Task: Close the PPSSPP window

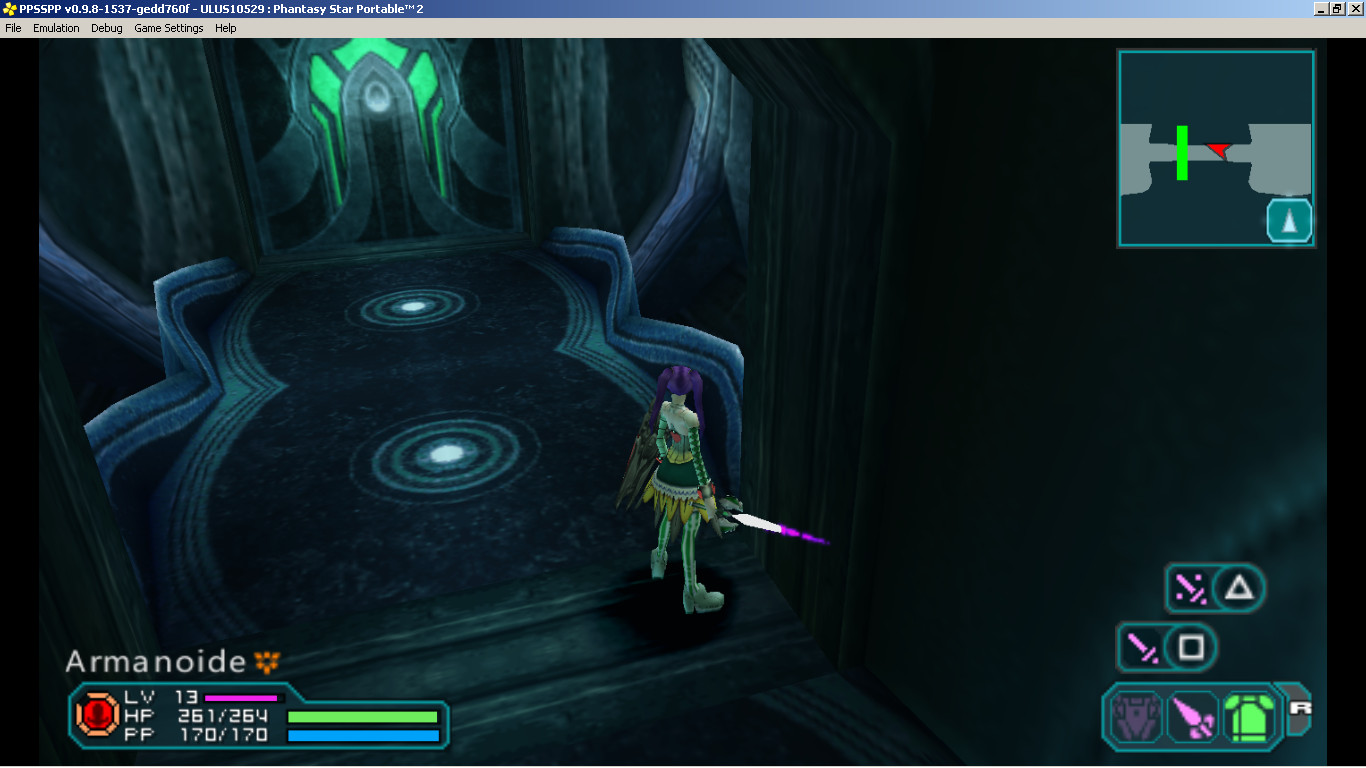Action: tap(1355, 8)
